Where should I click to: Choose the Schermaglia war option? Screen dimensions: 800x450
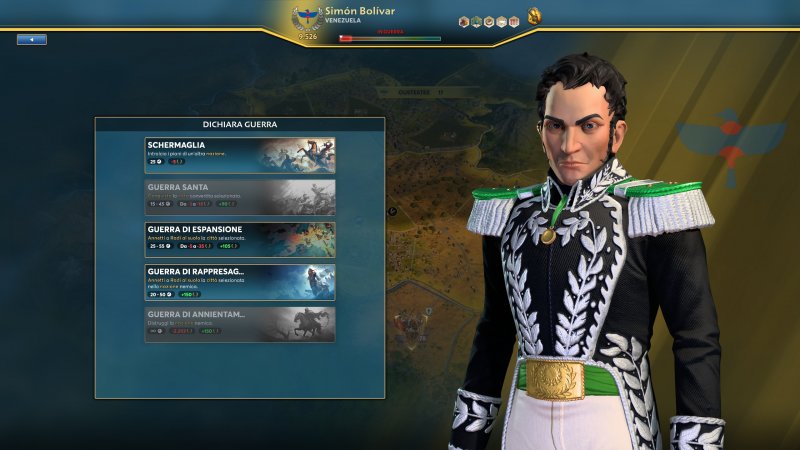click(240, 155)
